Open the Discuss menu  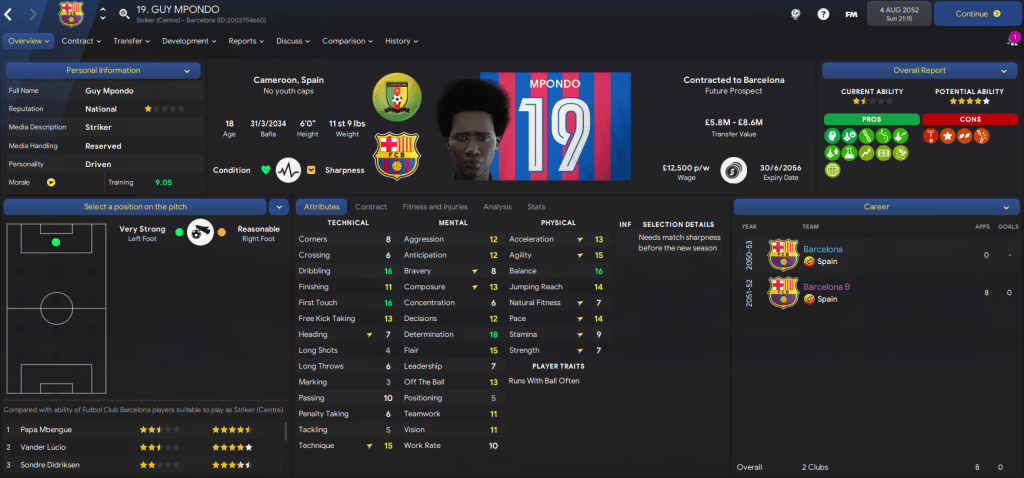pos(293,41)
